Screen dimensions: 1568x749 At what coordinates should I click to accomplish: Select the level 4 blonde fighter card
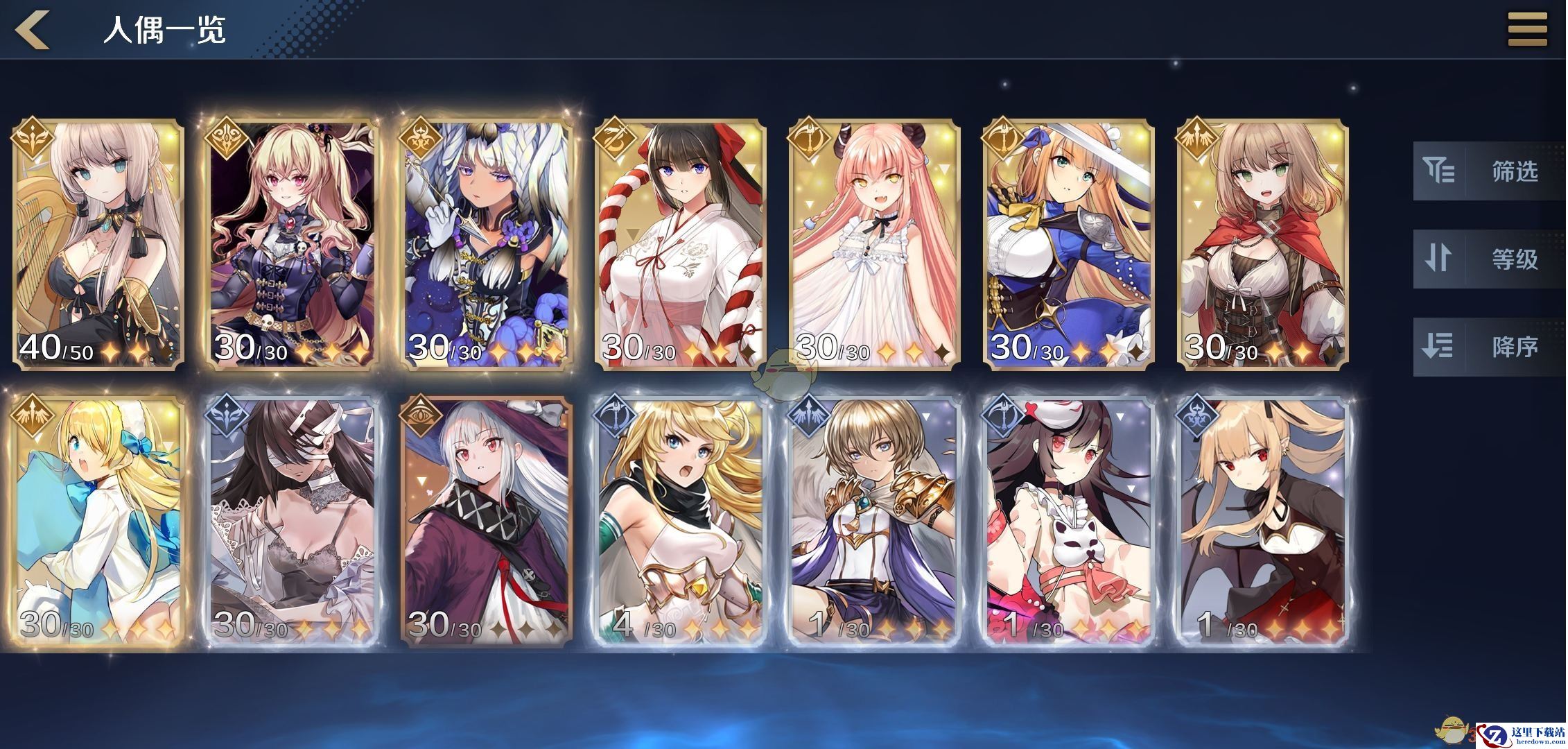click(681, 522)
